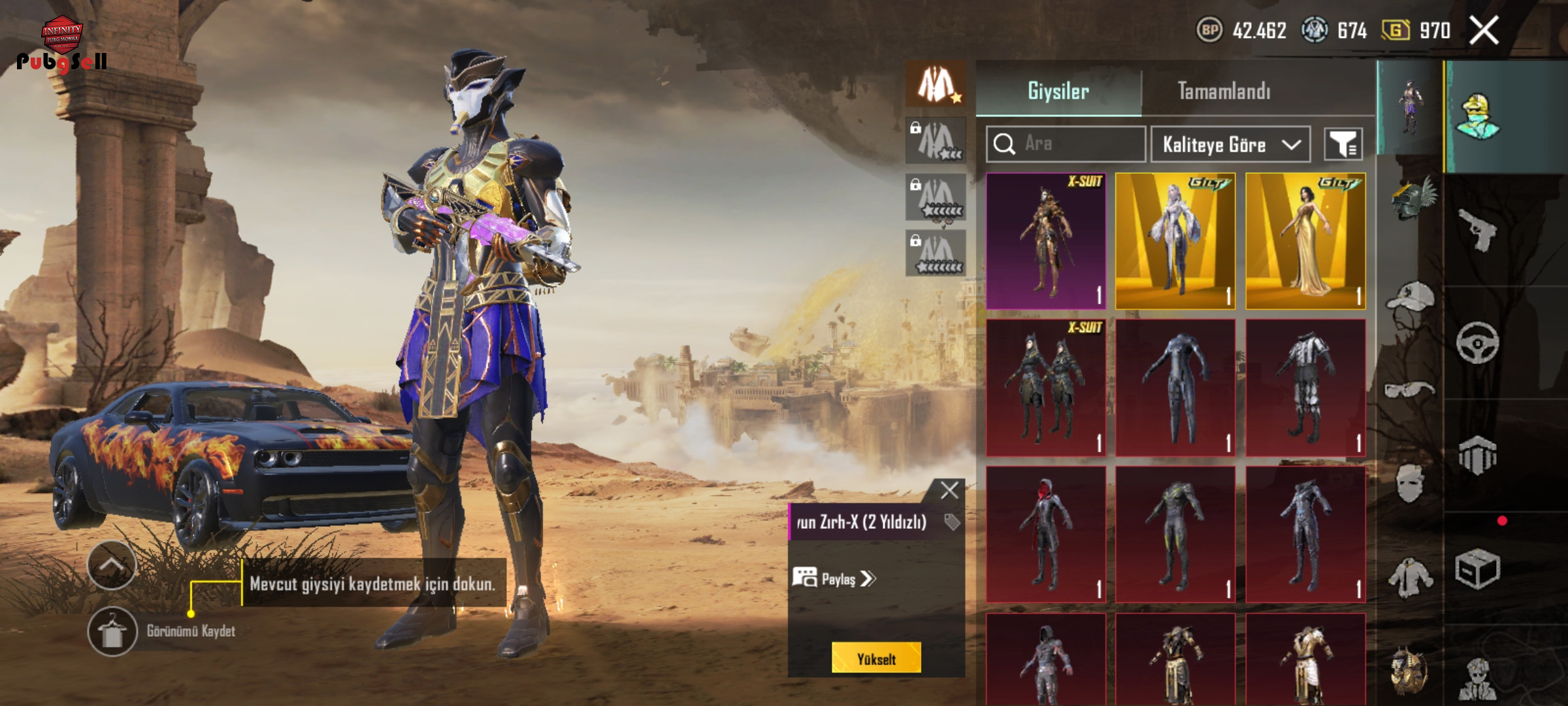Select the purple X-Suit outfit tile
Screen dimensions: 1568x706
tap(1045, 241)
